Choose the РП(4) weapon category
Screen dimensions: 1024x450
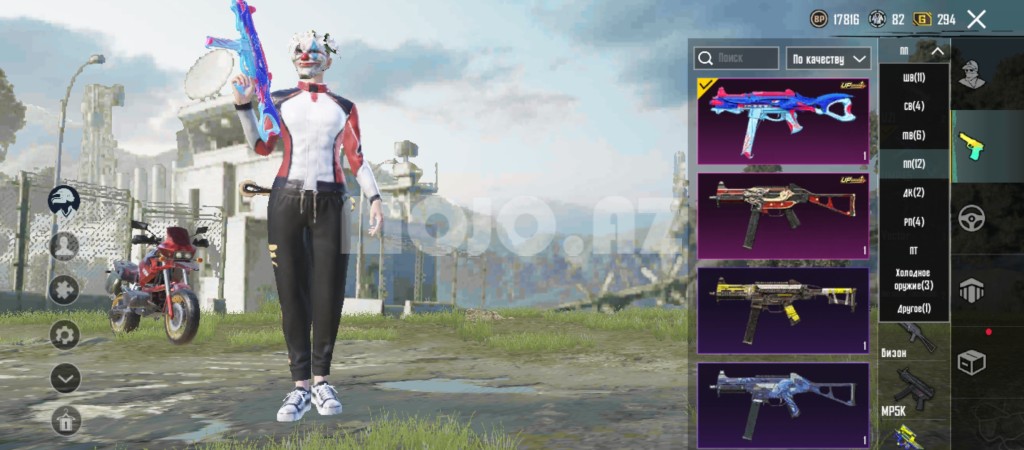coord(912,221)
